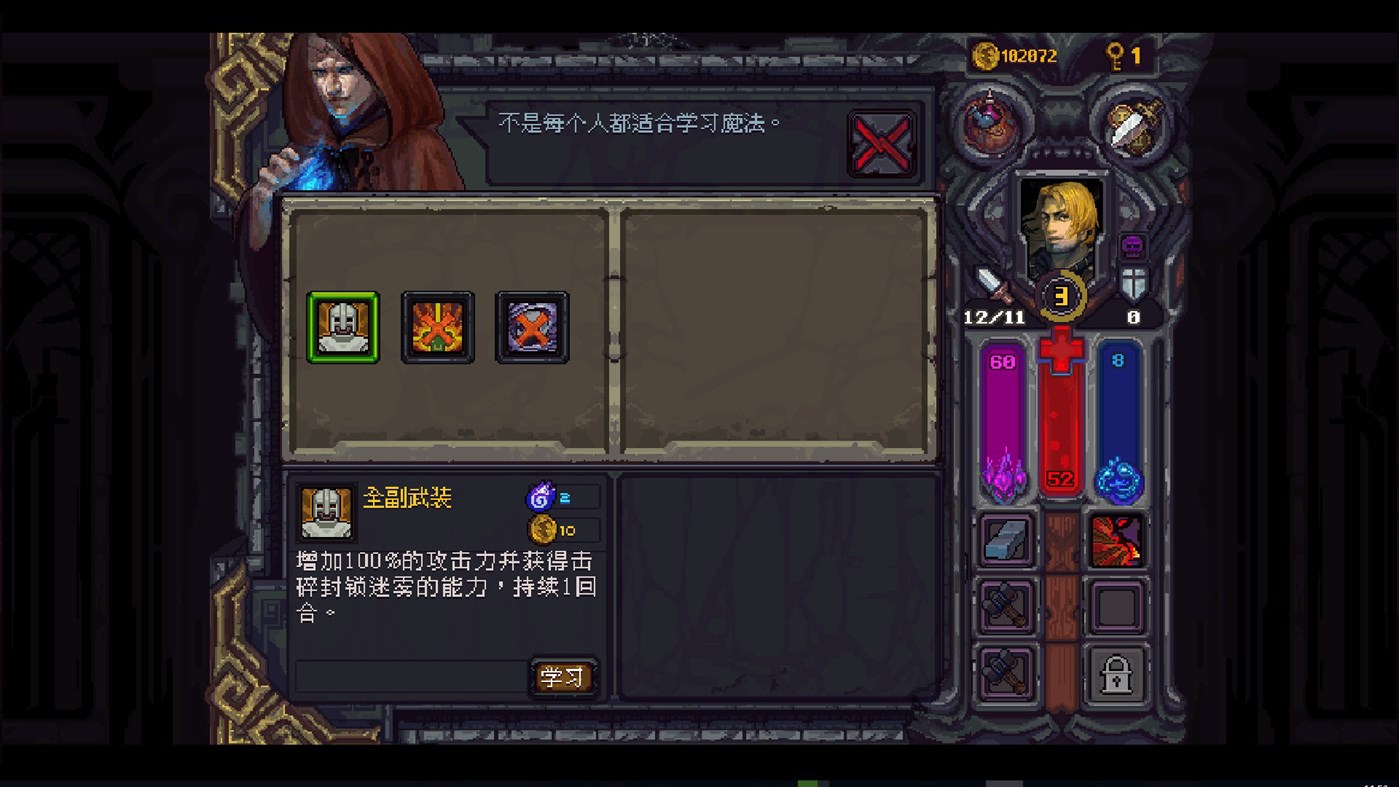Image resolution: width=1399 pixels, height=787 pixels.
Task: Select the upper hammer weapon in the inventory
Action: (x=1006, y=606)
